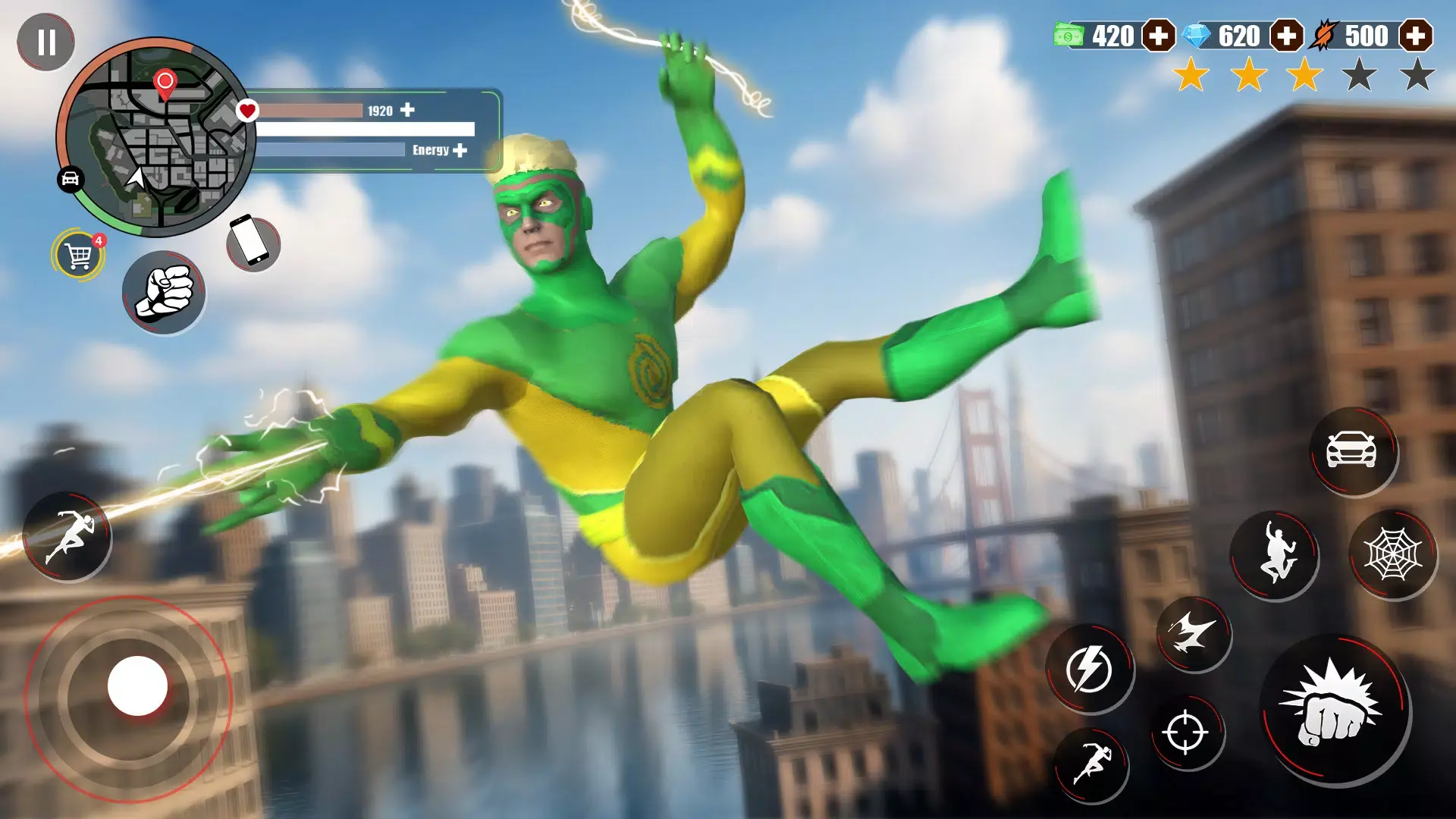Use the flying dash ability

pos(1193,633)
